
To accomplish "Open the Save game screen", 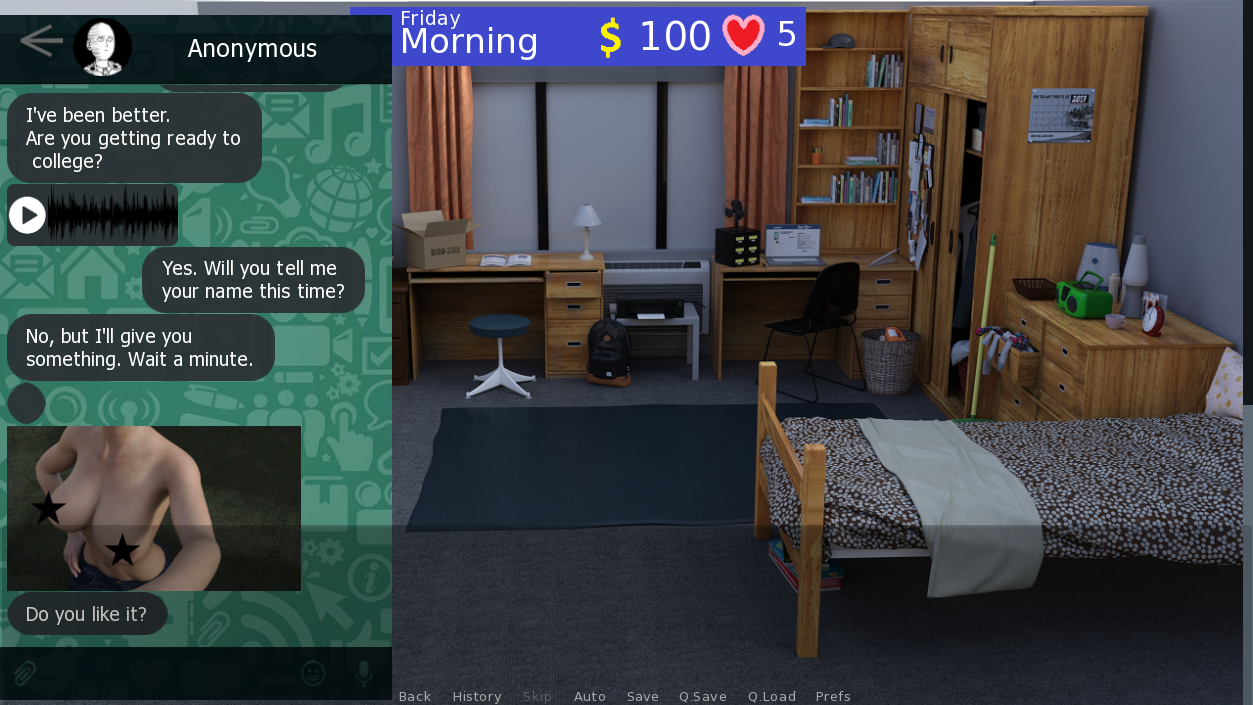I will (x=643, y=696).
